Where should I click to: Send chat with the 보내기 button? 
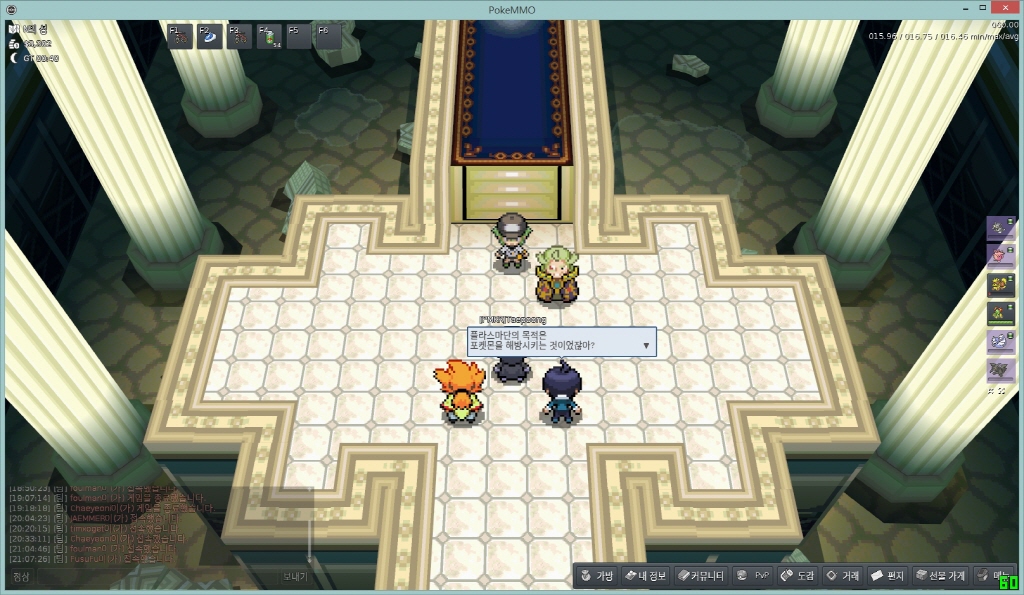pyautogui.click(x=295, y=577)
